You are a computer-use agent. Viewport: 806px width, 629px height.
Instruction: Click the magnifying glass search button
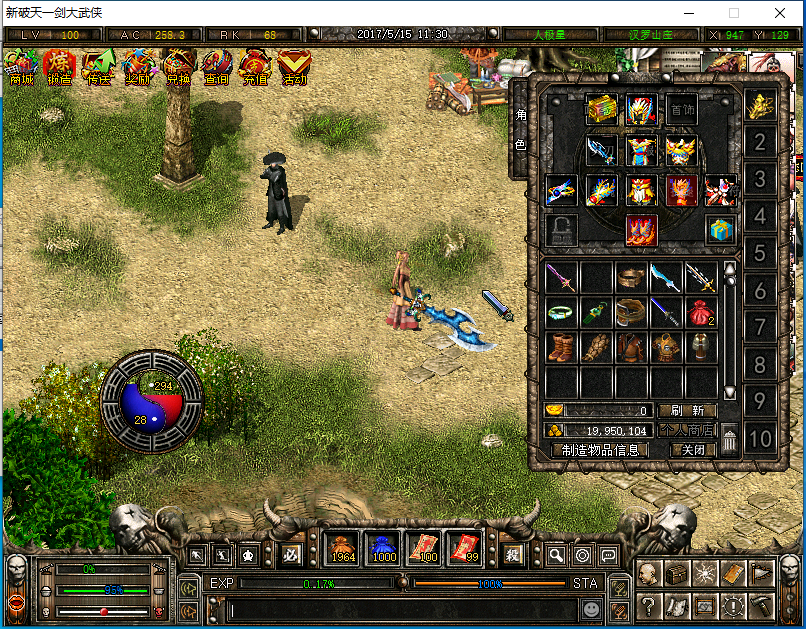557,555
